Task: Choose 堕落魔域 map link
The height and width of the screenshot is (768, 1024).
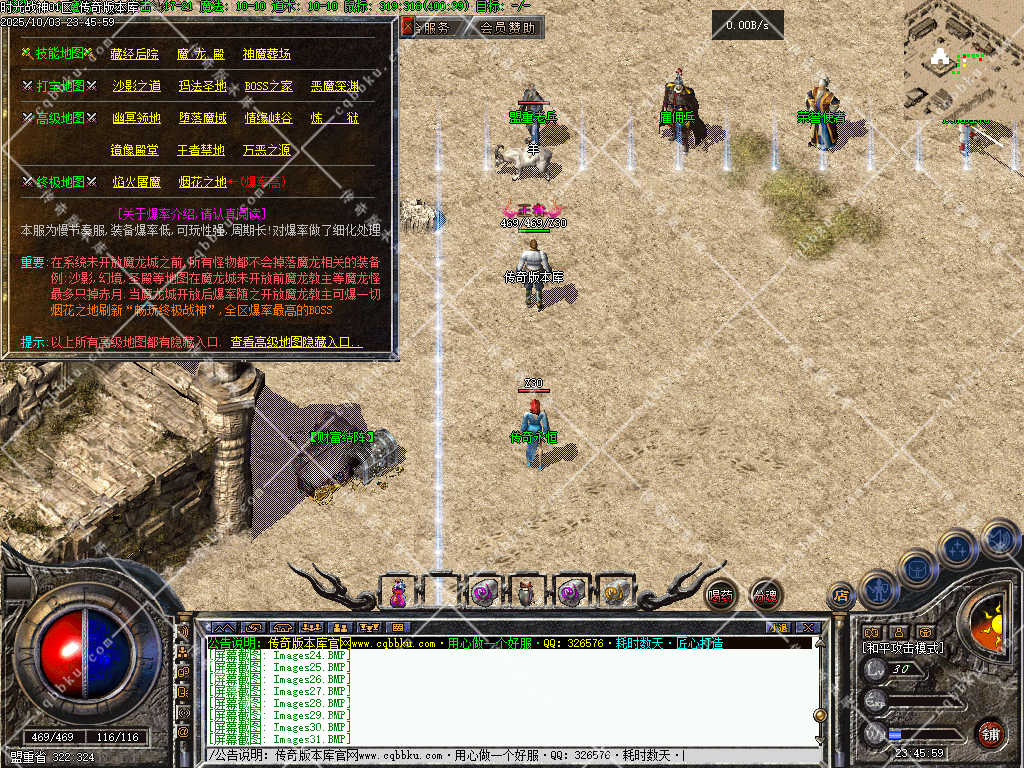Action: click(x=202, y=118)
